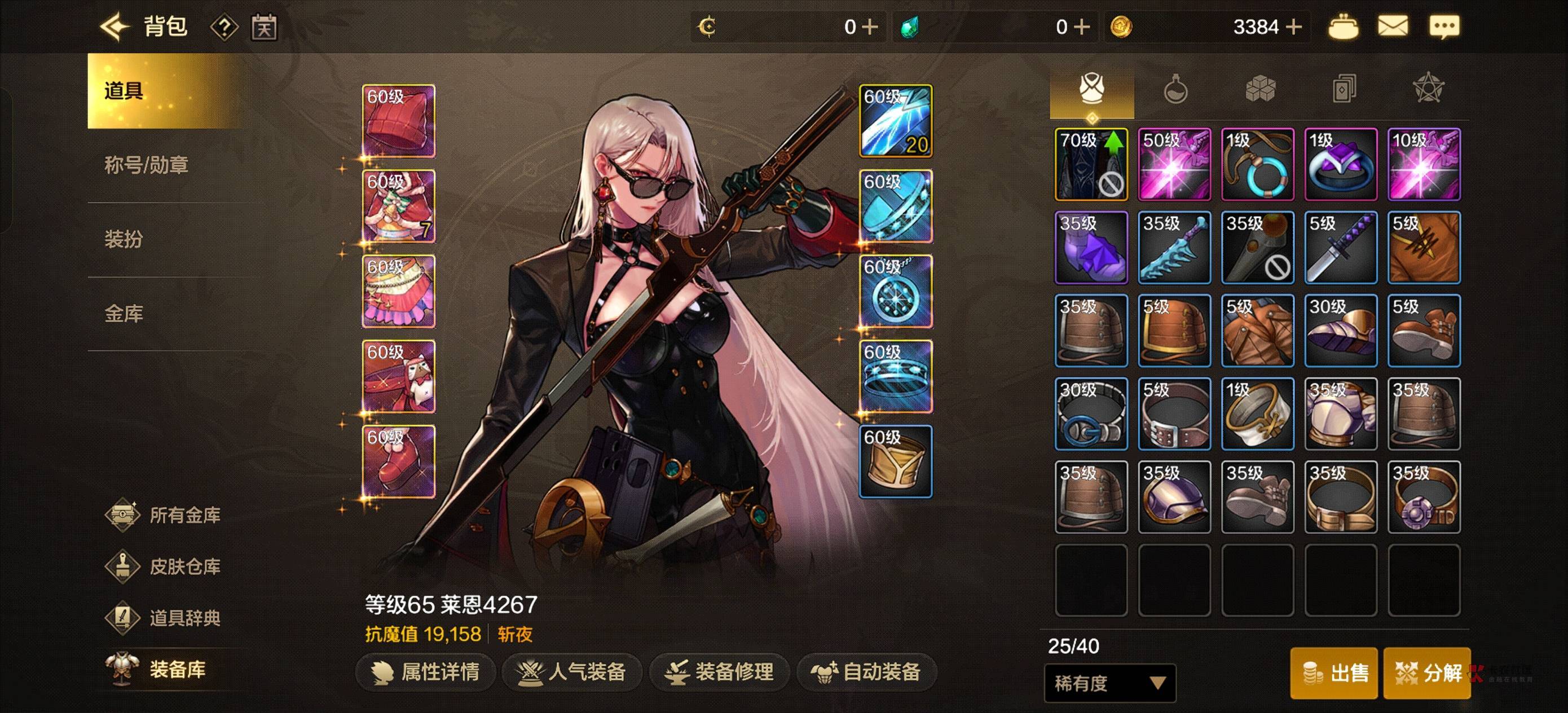Go back using the arrow beside 背包
This screenshot has width=1568, height=713.
tap(114, 27)
